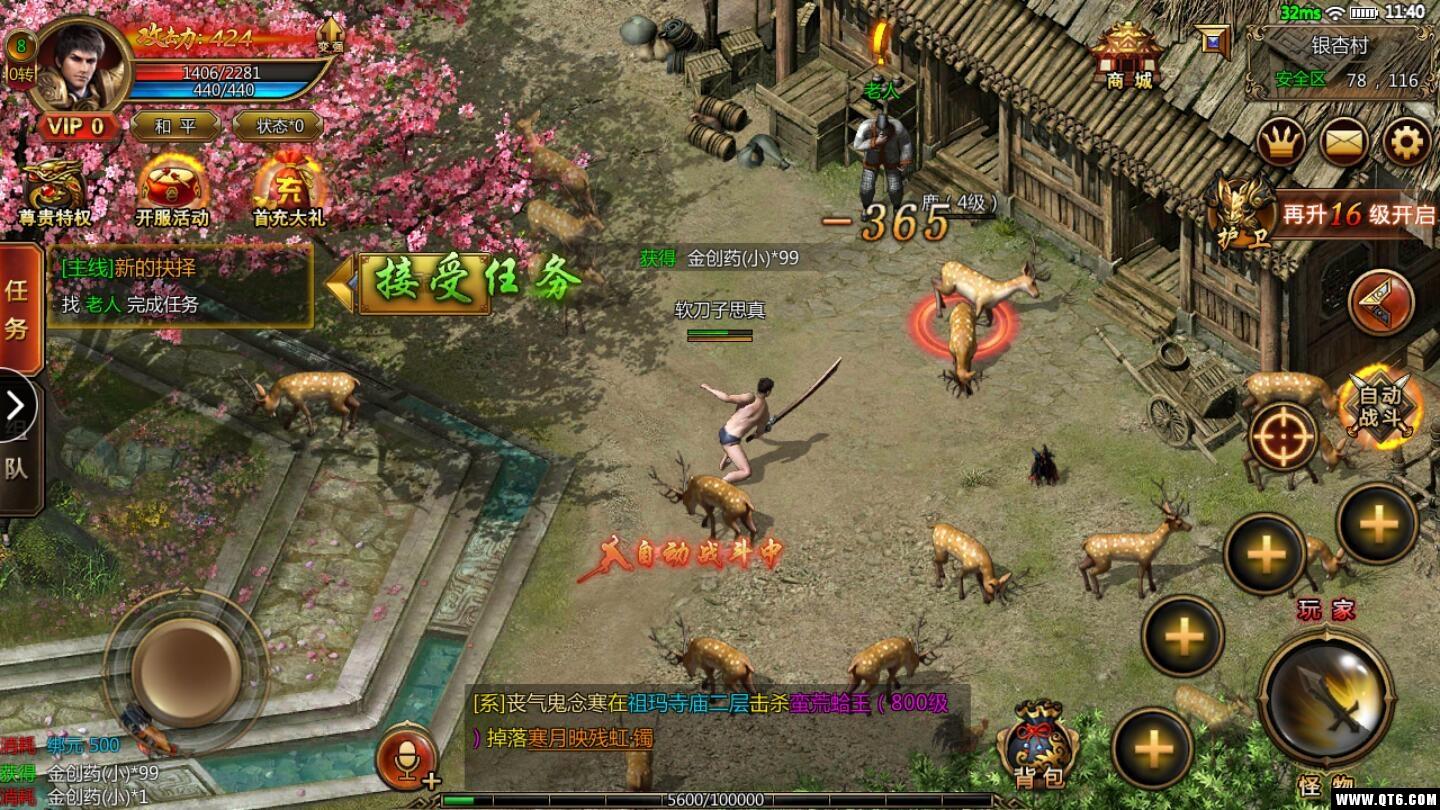Tap the crosshair target-lock button
Viewport: 1440px width, 810px height.
1281,436
